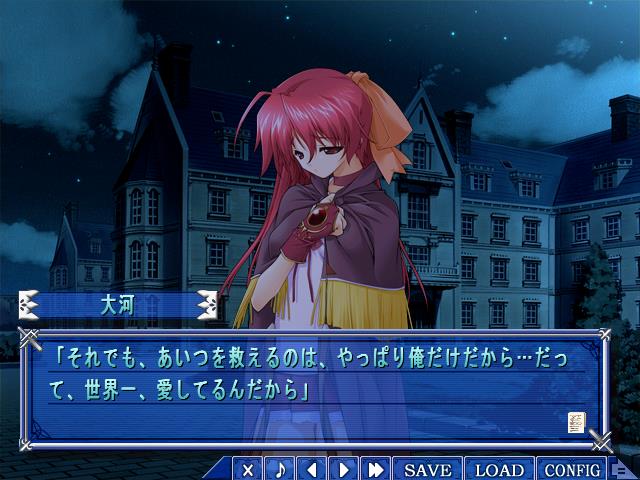Open the SAVE menu

(428, 469)
